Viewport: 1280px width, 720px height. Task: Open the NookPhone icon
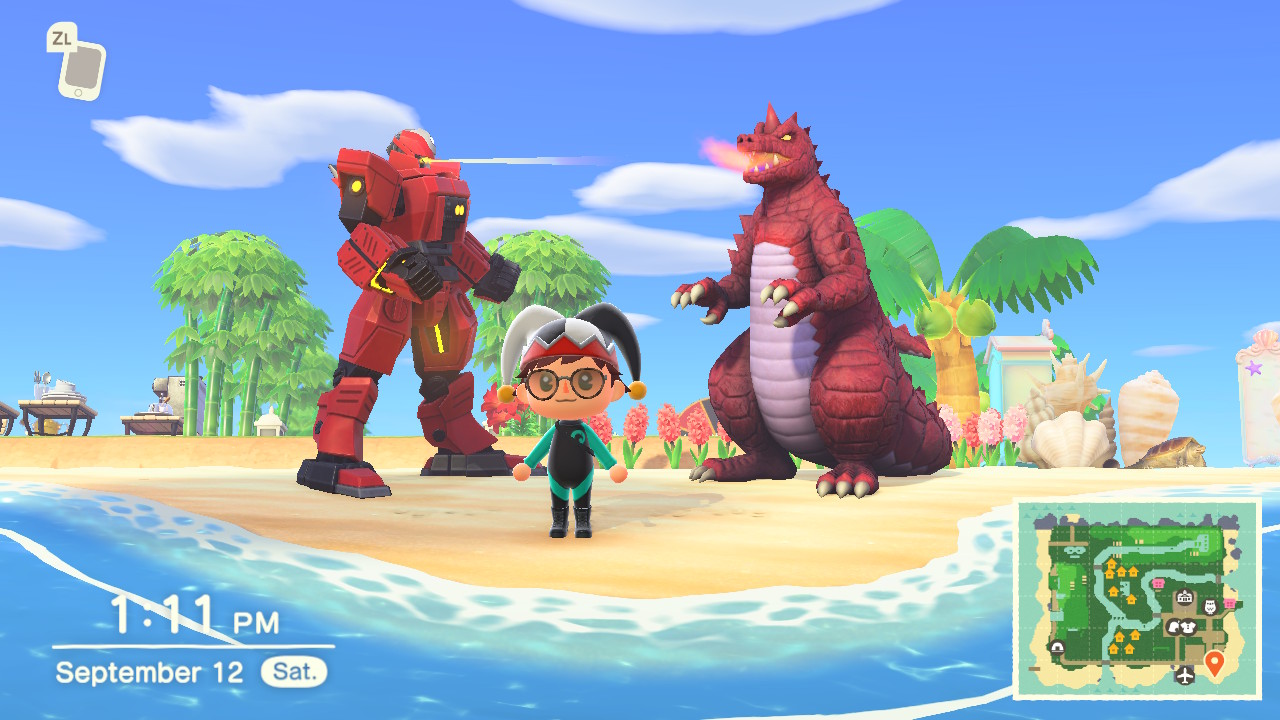point(79,70)
